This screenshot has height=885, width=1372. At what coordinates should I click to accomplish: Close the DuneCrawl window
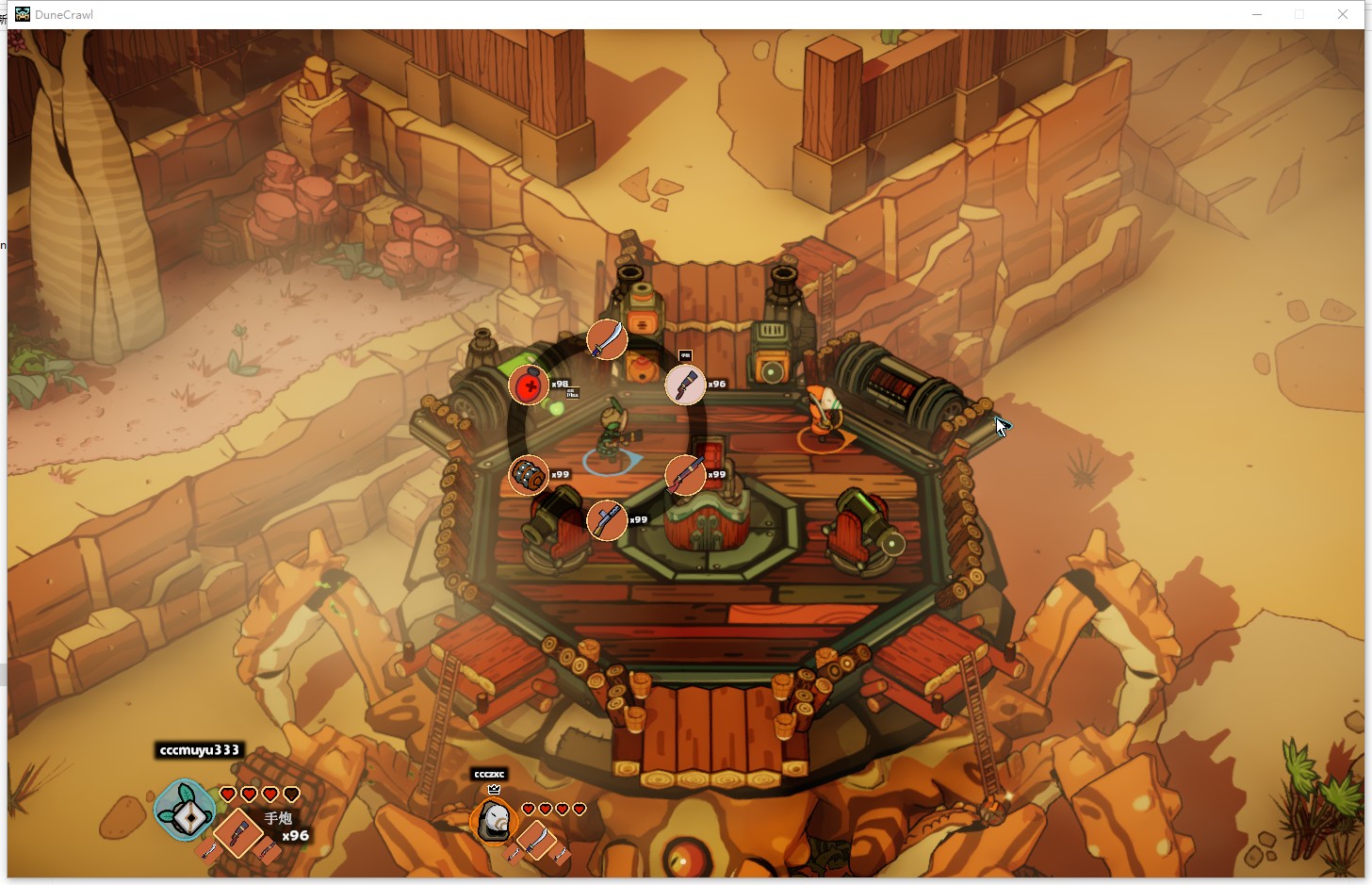click(1342, 14)
